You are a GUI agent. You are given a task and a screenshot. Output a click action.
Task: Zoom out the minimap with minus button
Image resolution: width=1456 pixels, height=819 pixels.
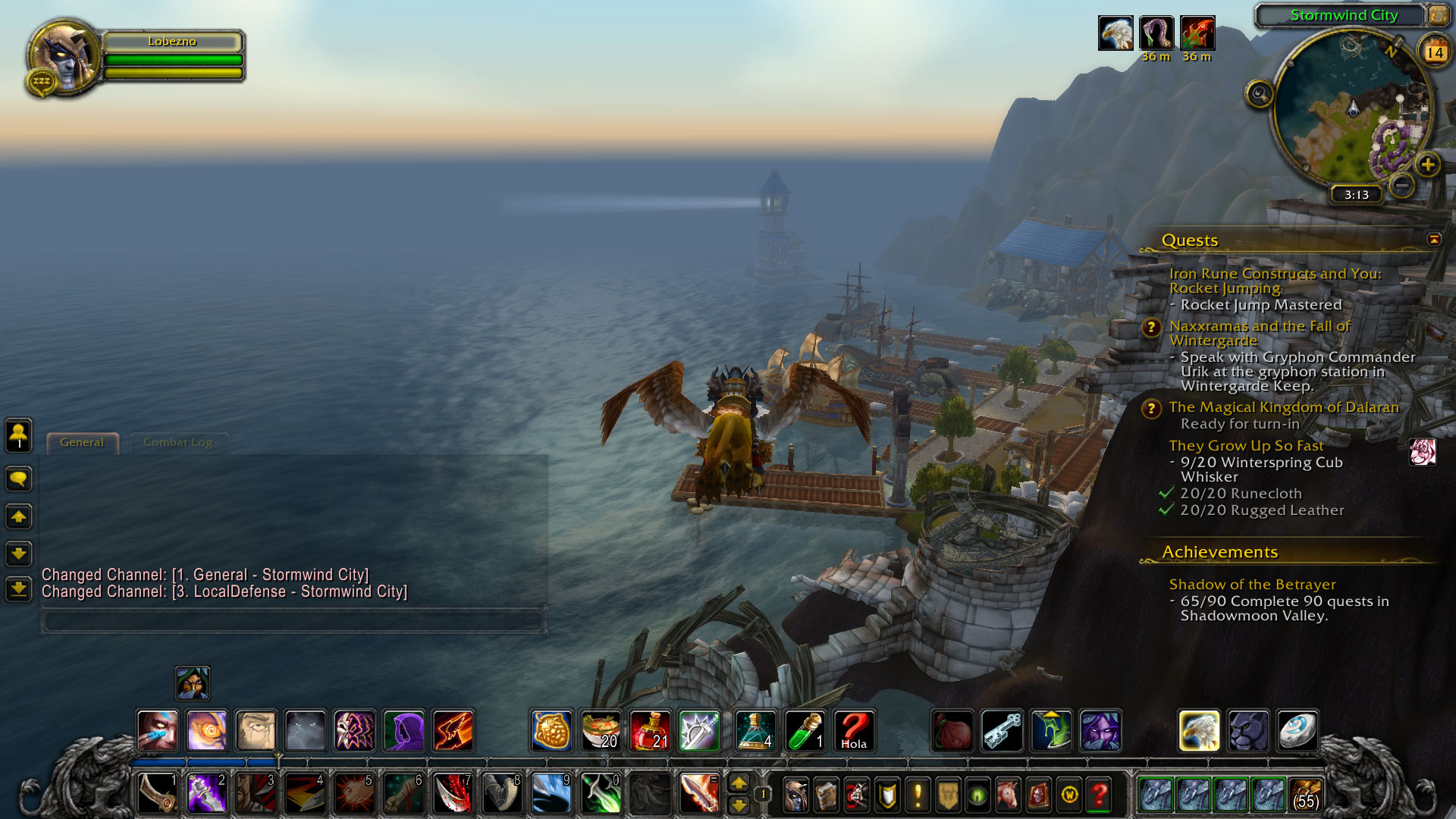point(1402,184)
